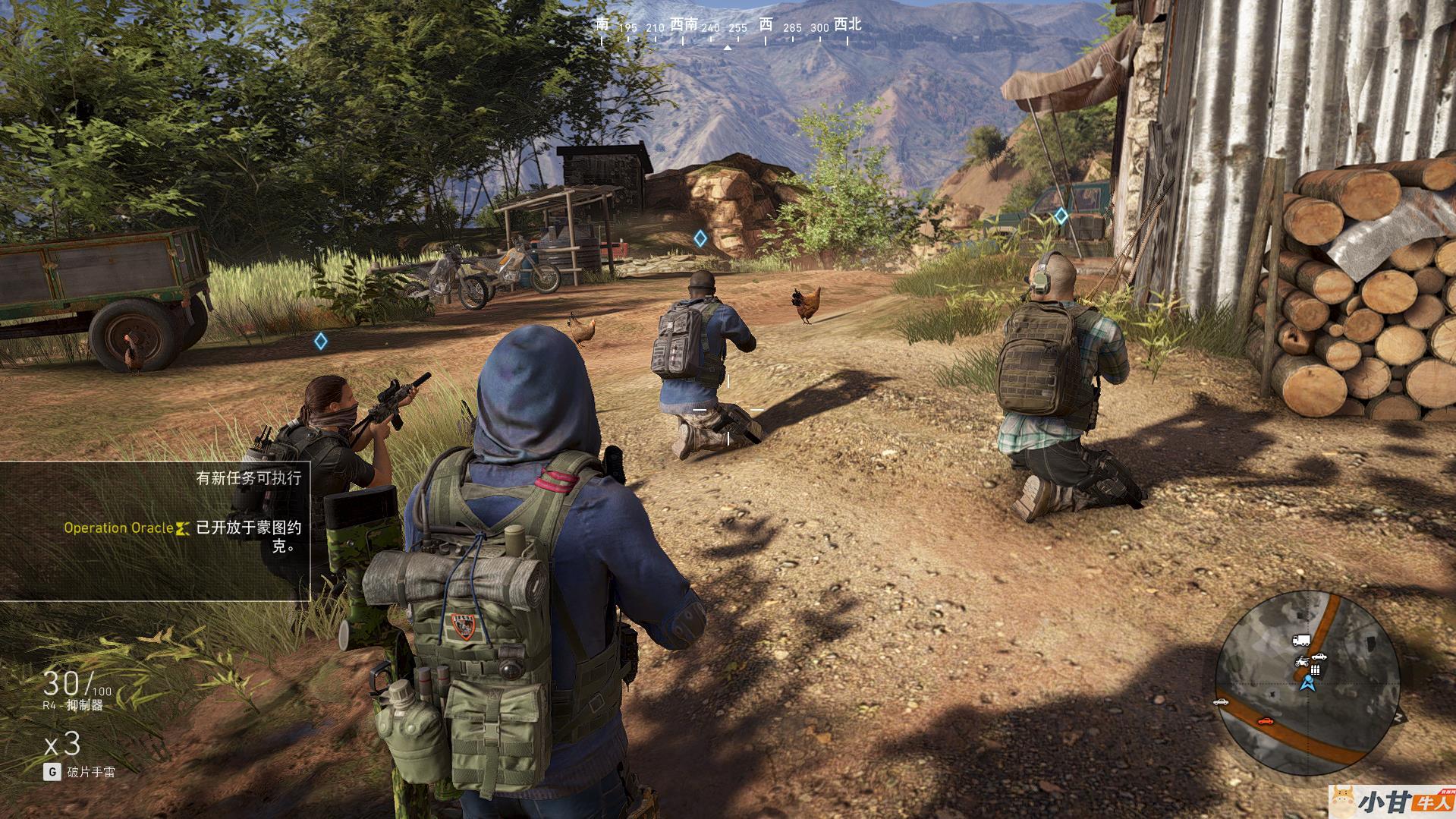Click the R4 suppressor weapon label
The height and width of the screenshot is (819, 1456).
(73, 705)
